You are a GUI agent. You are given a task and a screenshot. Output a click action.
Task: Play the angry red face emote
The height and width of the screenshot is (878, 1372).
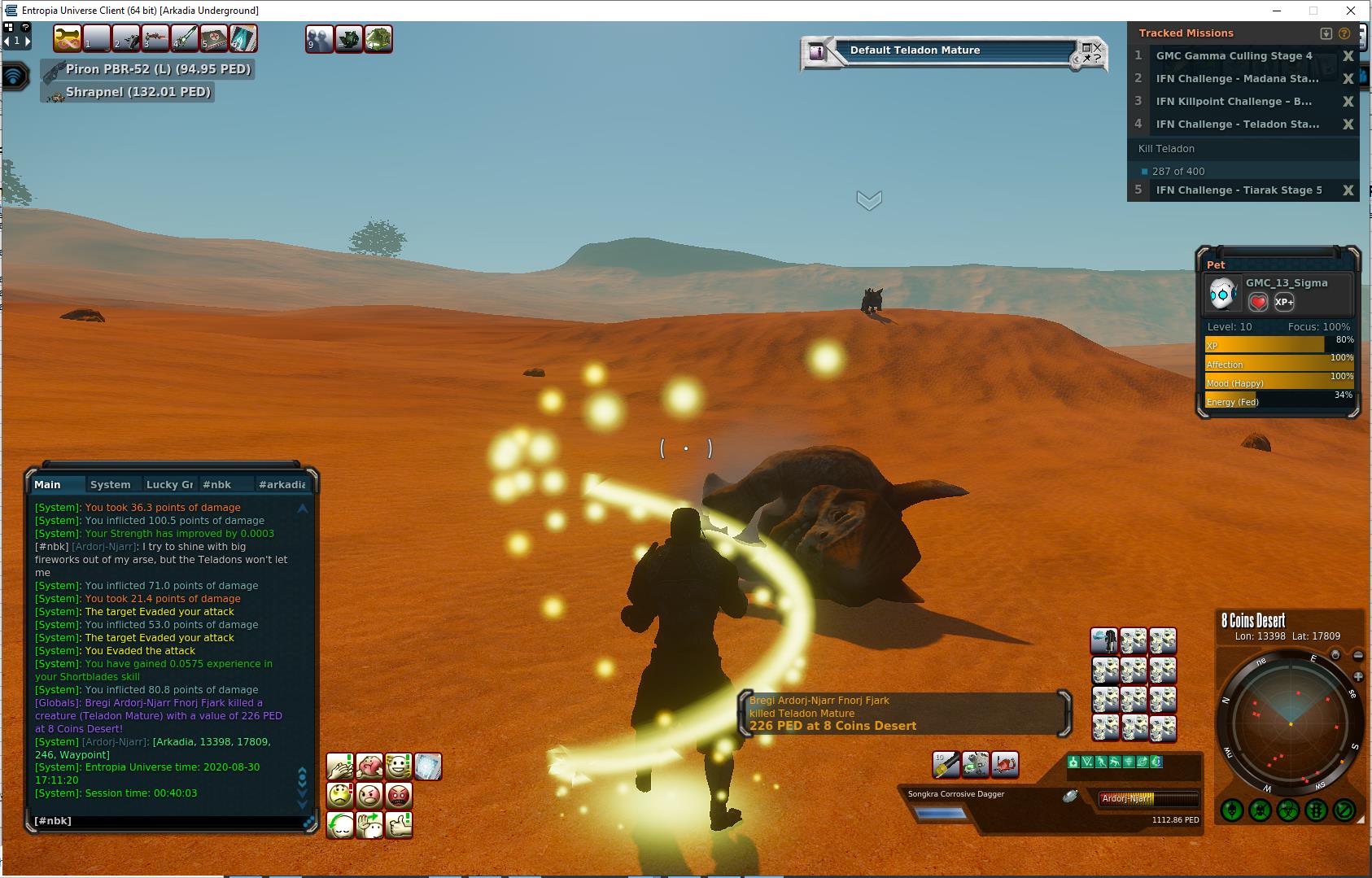[x=399, y=795]
